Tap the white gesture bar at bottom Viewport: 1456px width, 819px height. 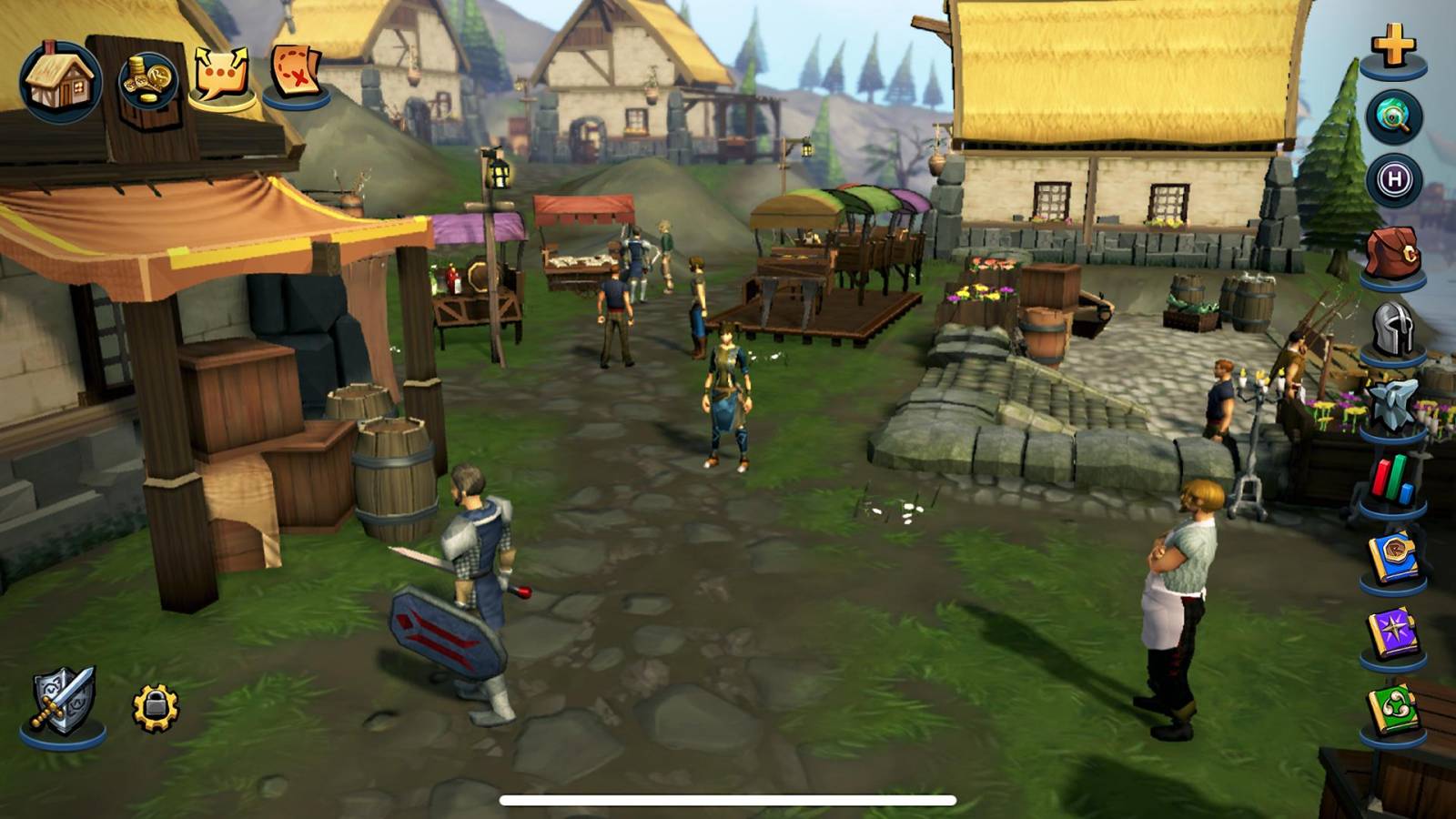coord(728,799)
